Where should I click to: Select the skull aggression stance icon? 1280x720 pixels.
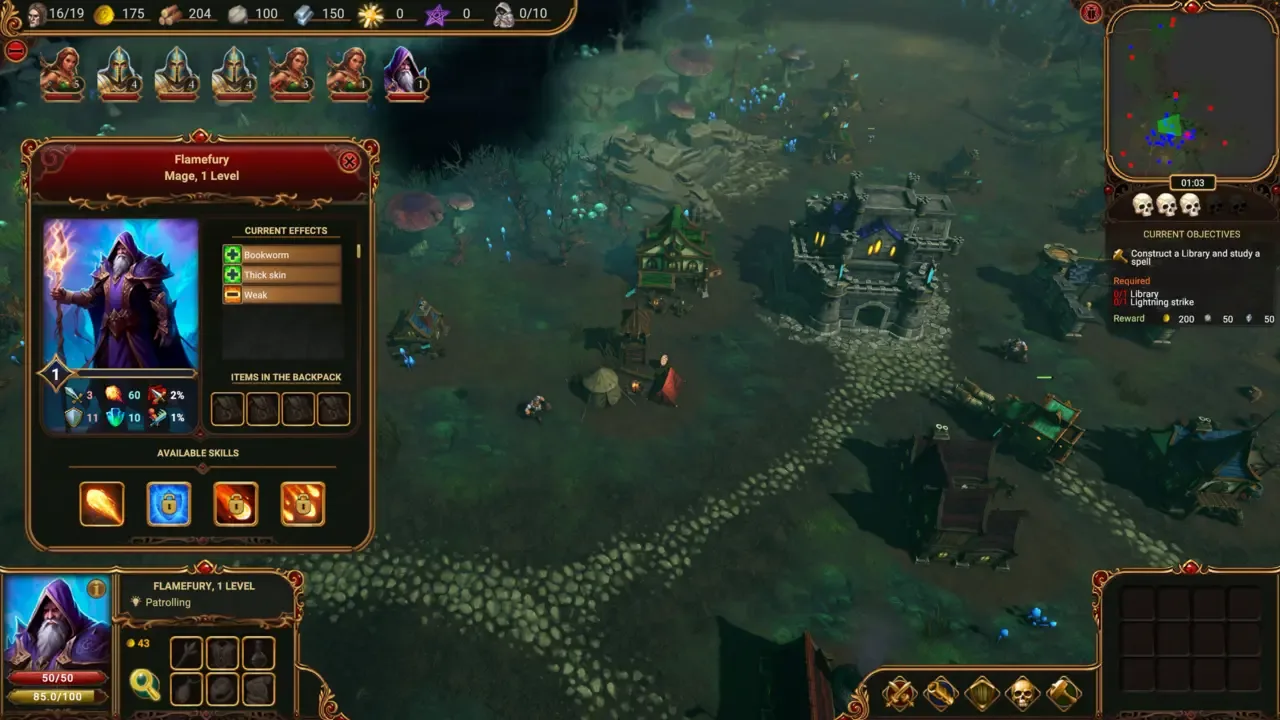pyautogui.click(x=1022, y=692)
